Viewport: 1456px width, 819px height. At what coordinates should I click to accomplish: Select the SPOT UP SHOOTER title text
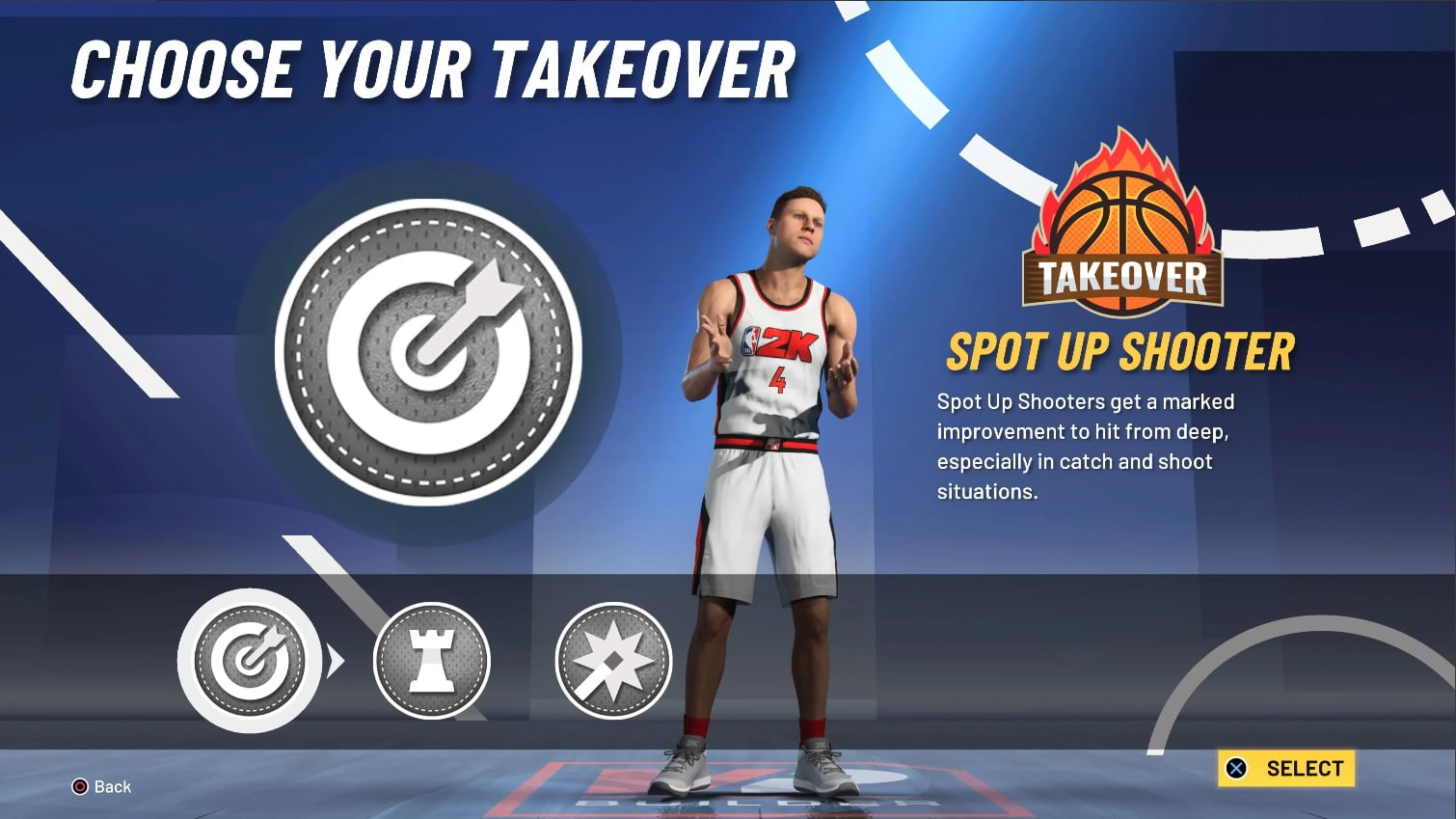pos(1119,350)
